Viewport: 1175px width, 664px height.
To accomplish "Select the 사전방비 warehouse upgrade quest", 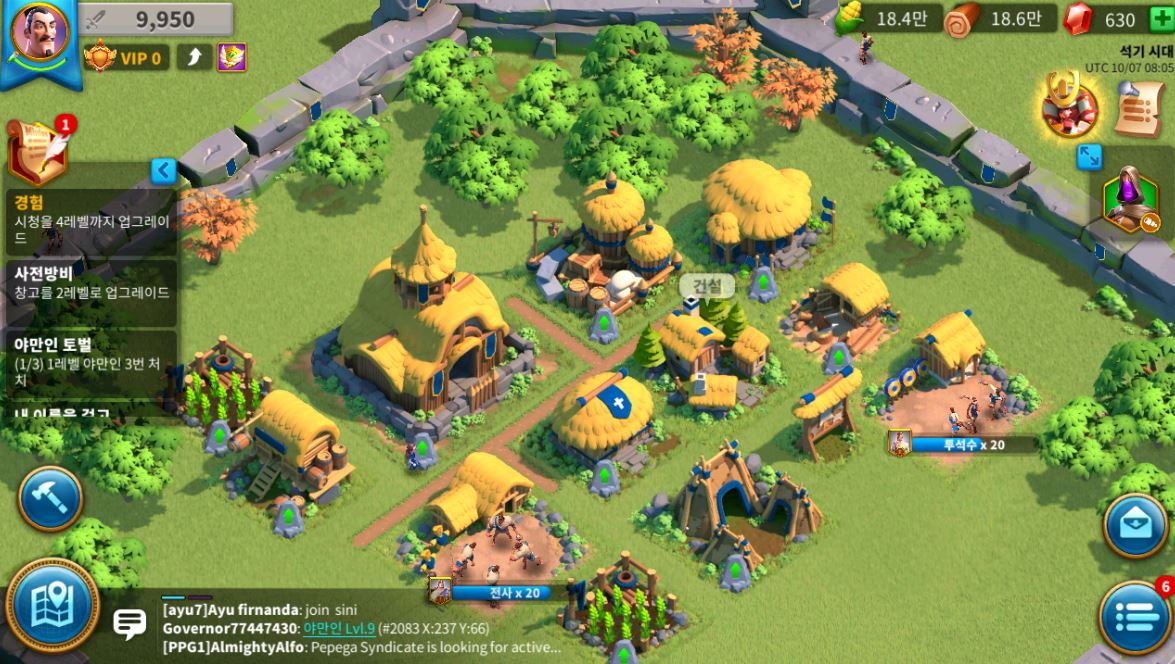I will coord(92,283).
